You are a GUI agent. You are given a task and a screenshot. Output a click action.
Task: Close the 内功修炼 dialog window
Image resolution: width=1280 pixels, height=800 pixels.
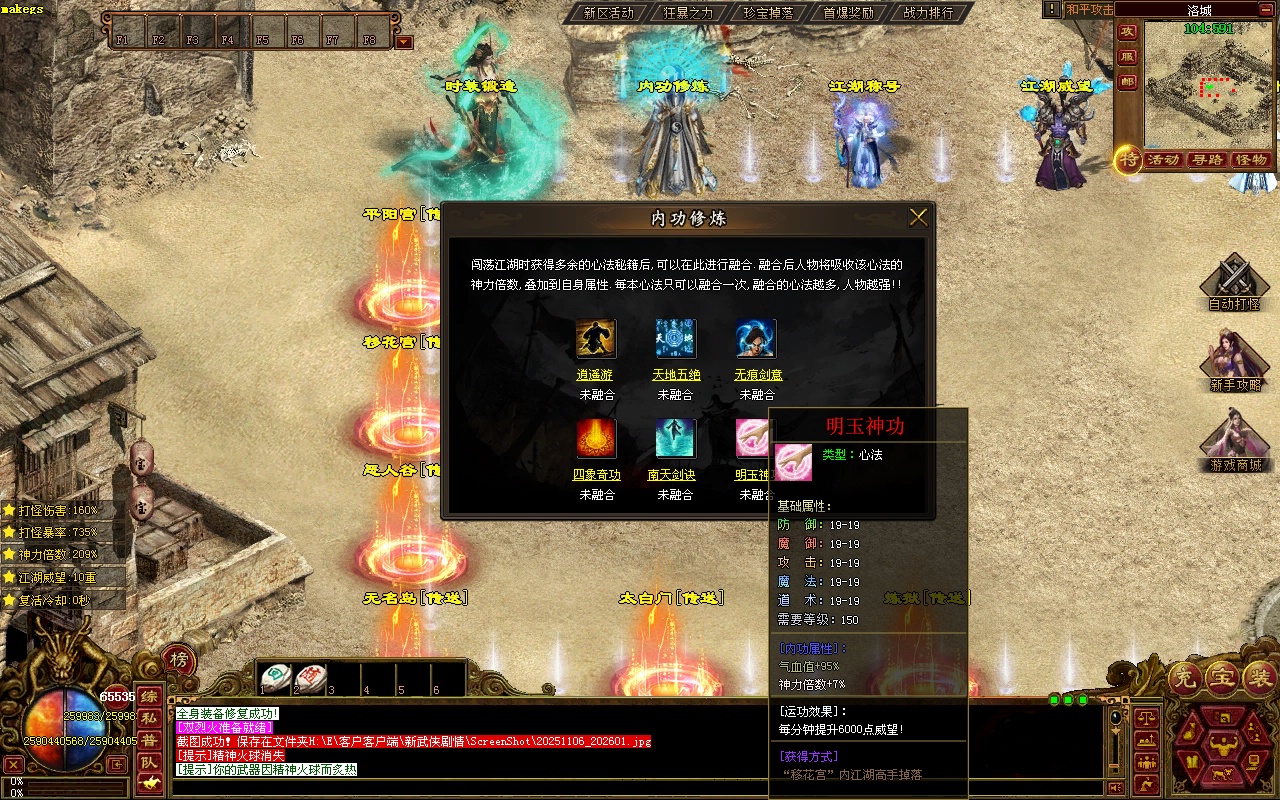coord(918,217)
